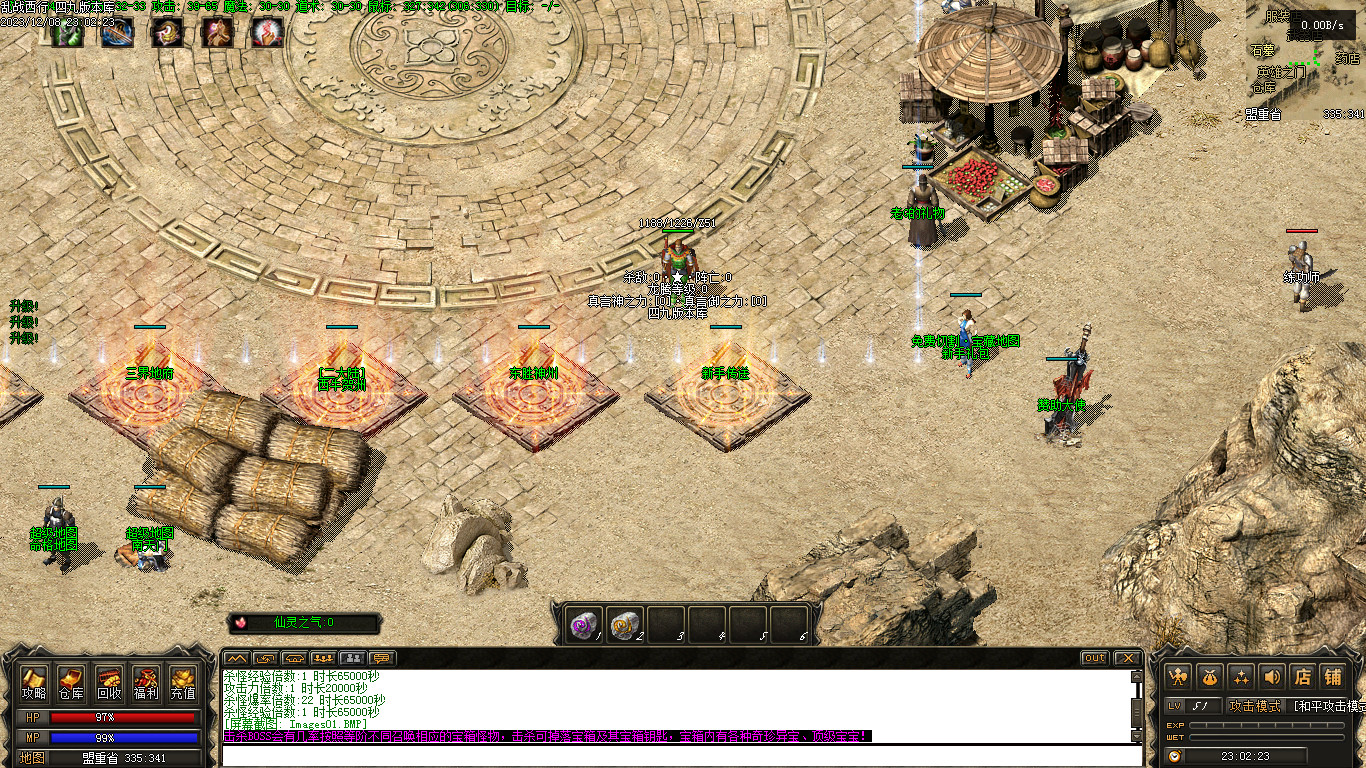1366x768 pixels.
Task: Click the red glowing hand buff icon
Action: 267,33
